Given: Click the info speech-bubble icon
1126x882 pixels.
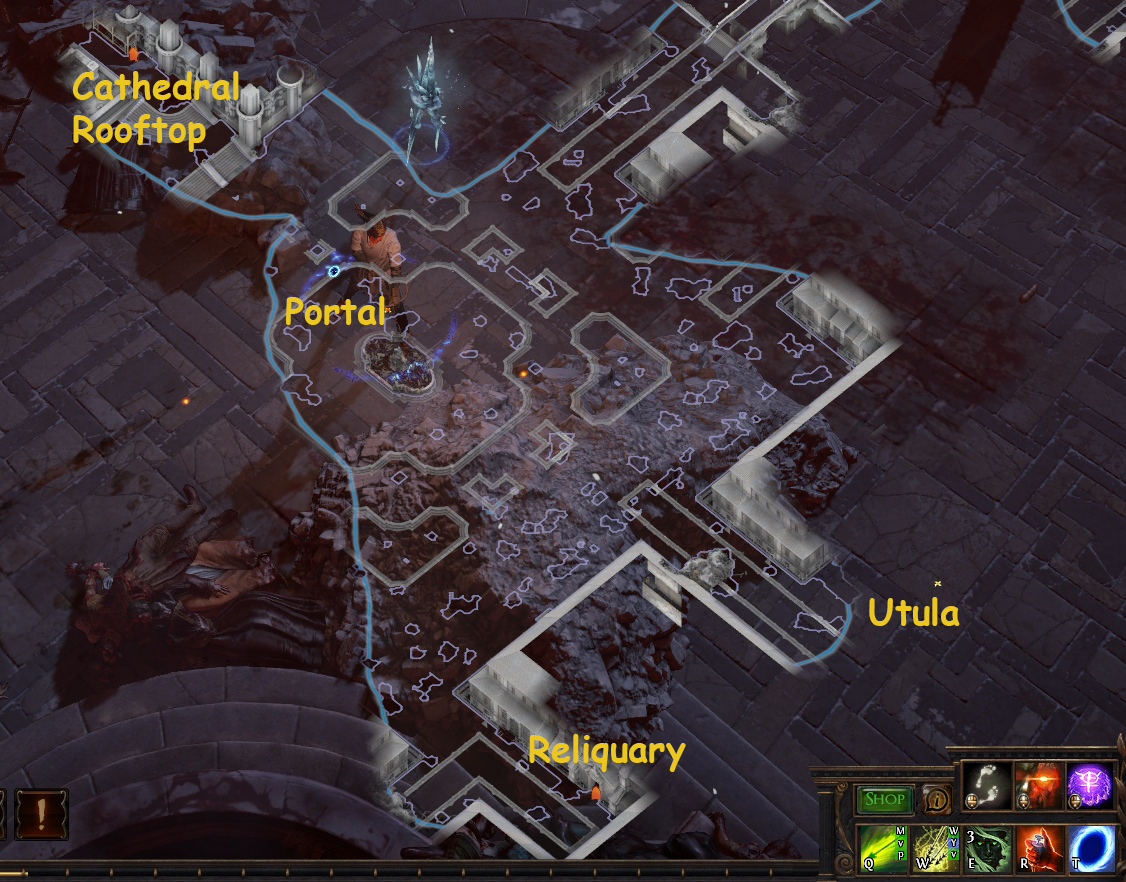Looking at the screenshot, I should pyautogui.click(x=936, y=799).
